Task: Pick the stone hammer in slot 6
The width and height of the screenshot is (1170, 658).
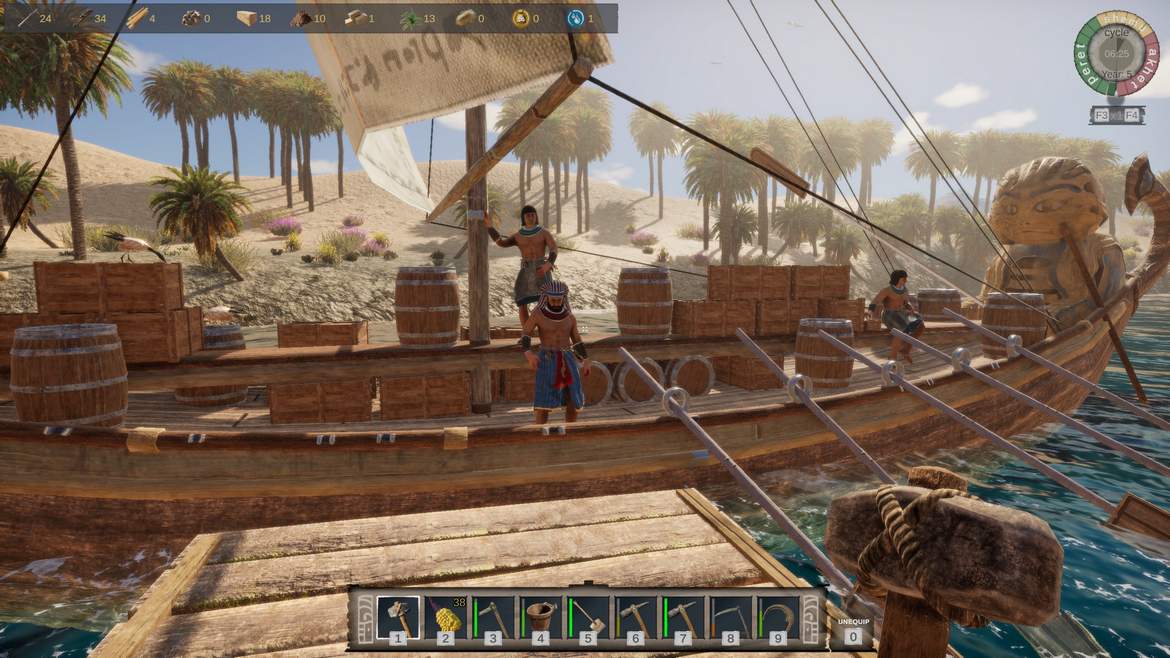Action: [x=636, y=617]
